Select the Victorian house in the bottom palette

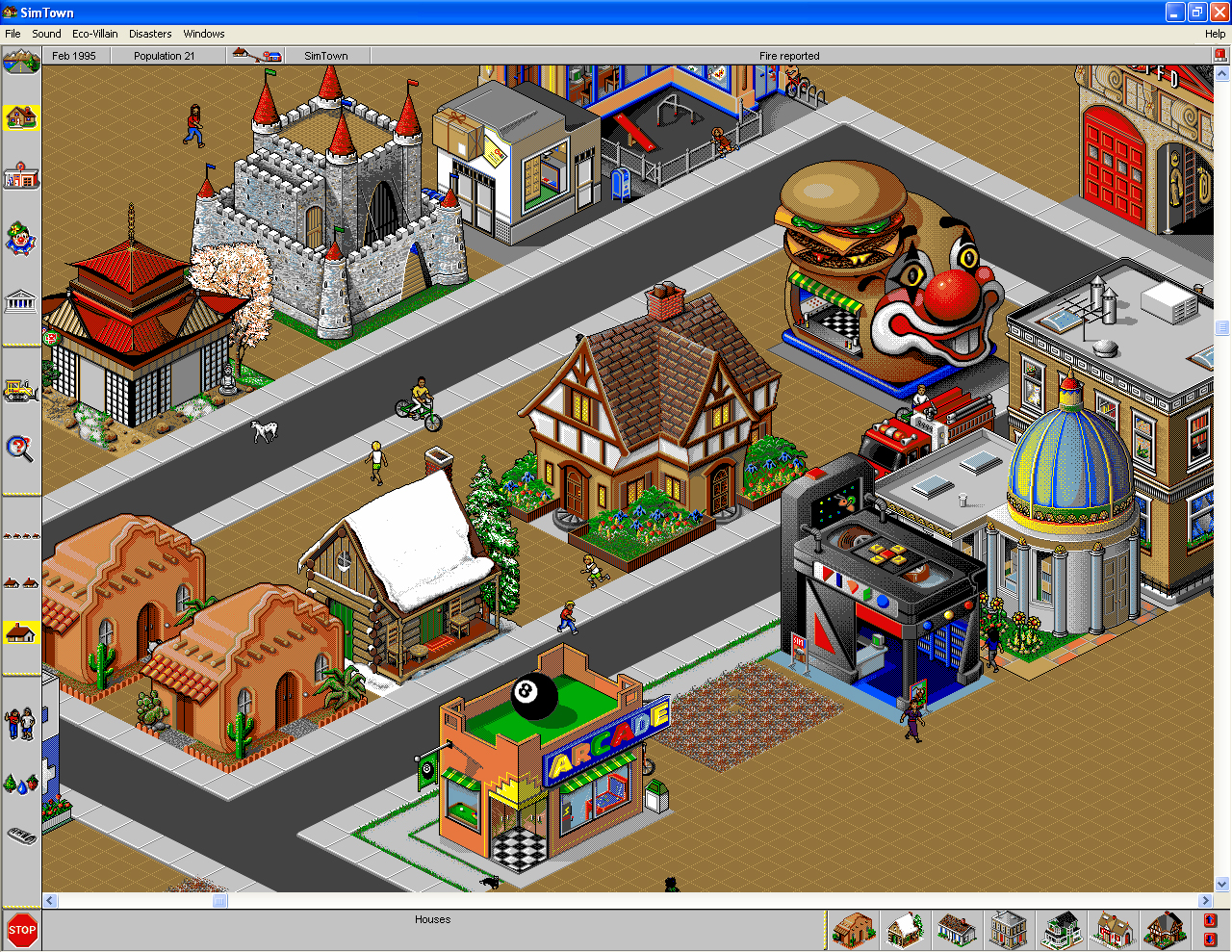[x=1061, y=930]
